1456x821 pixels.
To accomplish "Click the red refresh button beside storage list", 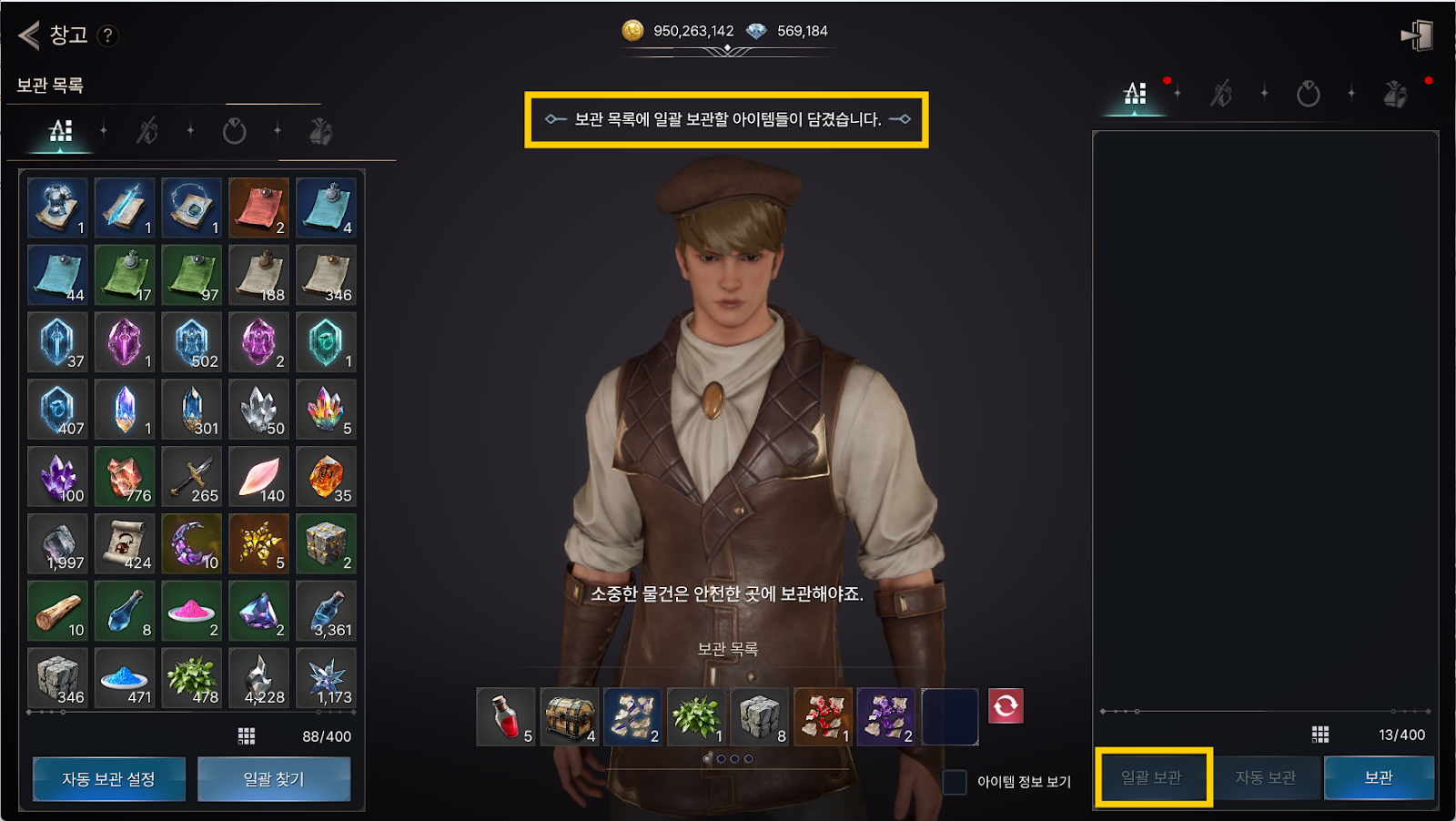I will pyautogui.click(x=1006, y=706).
